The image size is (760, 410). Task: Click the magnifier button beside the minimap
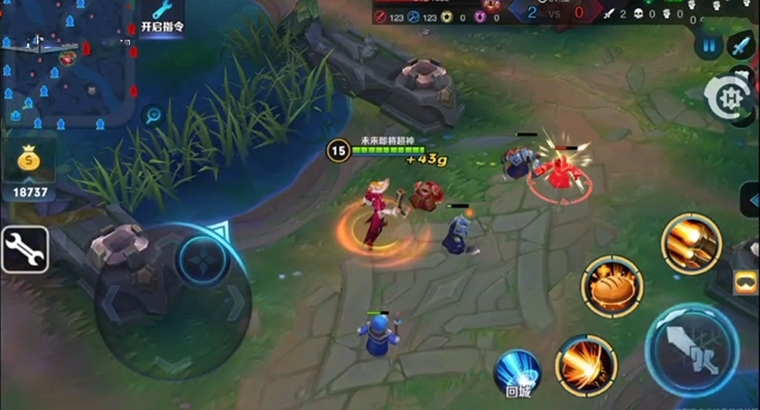pos(153,115)
